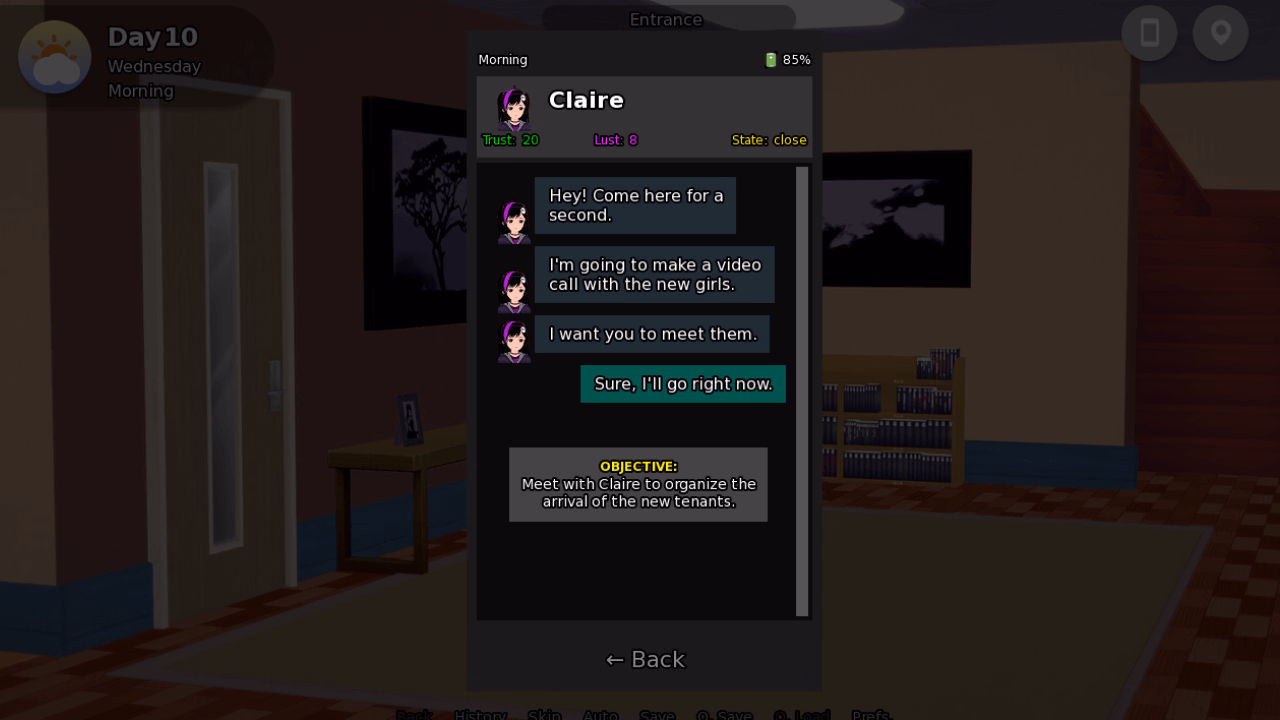The width and height of the screenshot is (1280, 720).
Task: Select Claire's profile portrait in the header
Action: click(x=514, y=108)
